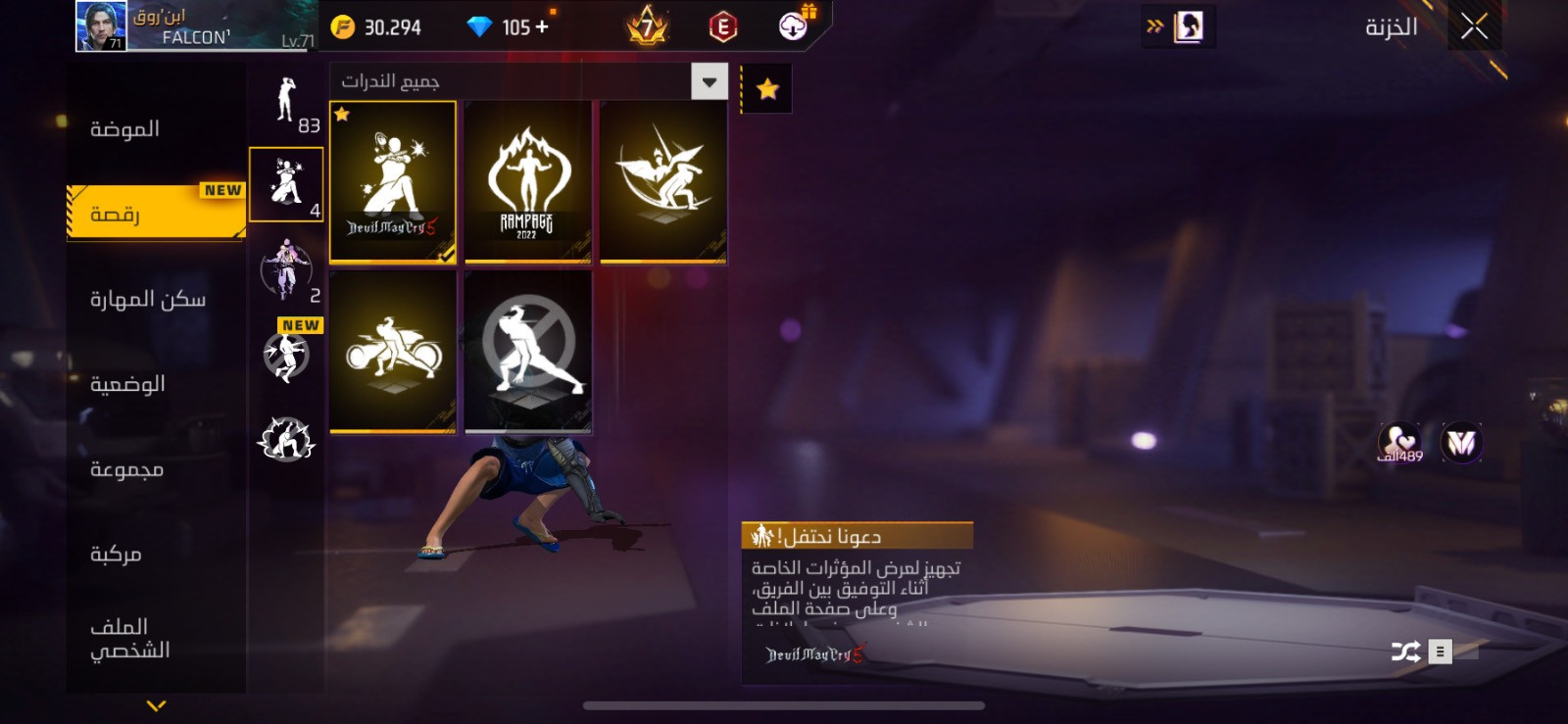Image resolution: width=1568 pixels, height=724 pixels.
Task: Choose the motorcycle rider emote
Action: [x=393, y=351]
